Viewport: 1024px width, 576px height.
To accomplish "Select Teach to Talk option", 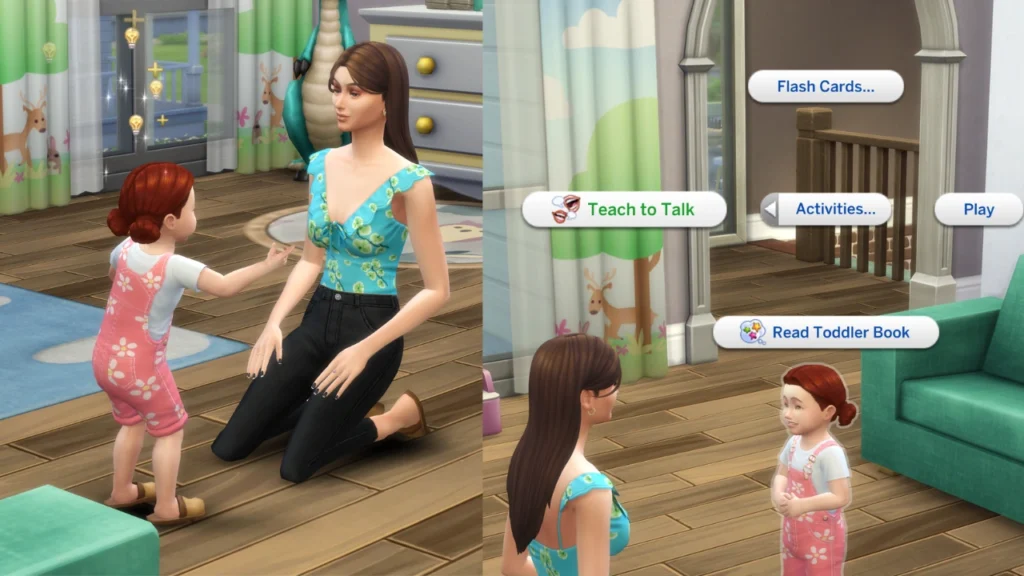I will pos(624,209).
